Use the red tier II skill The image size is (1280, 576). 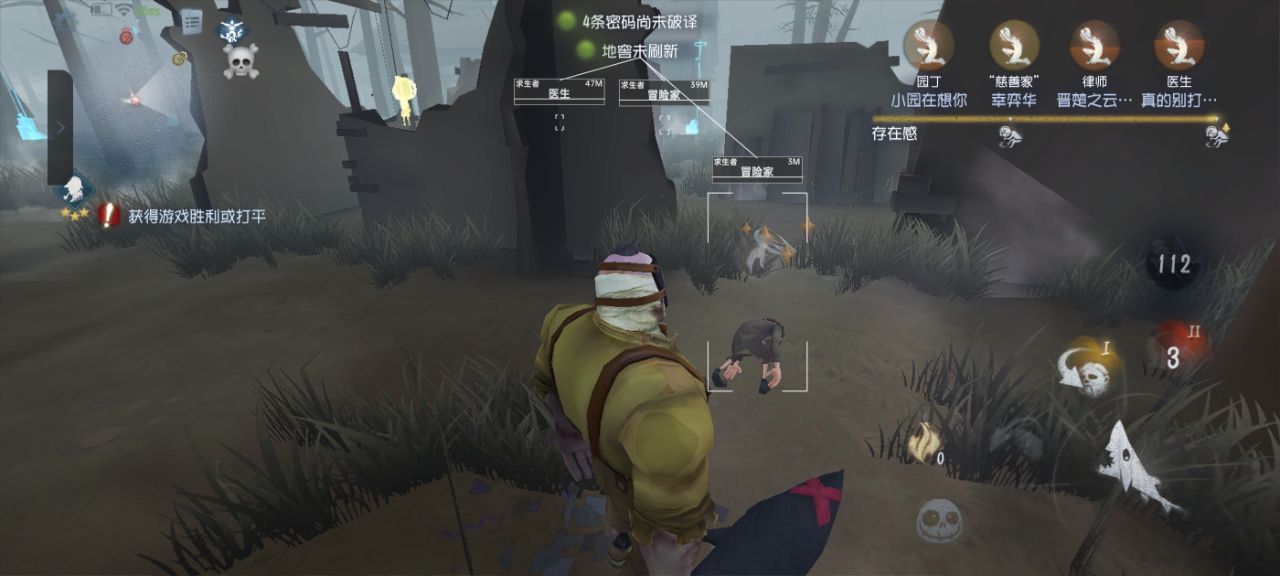[1174, 350]
